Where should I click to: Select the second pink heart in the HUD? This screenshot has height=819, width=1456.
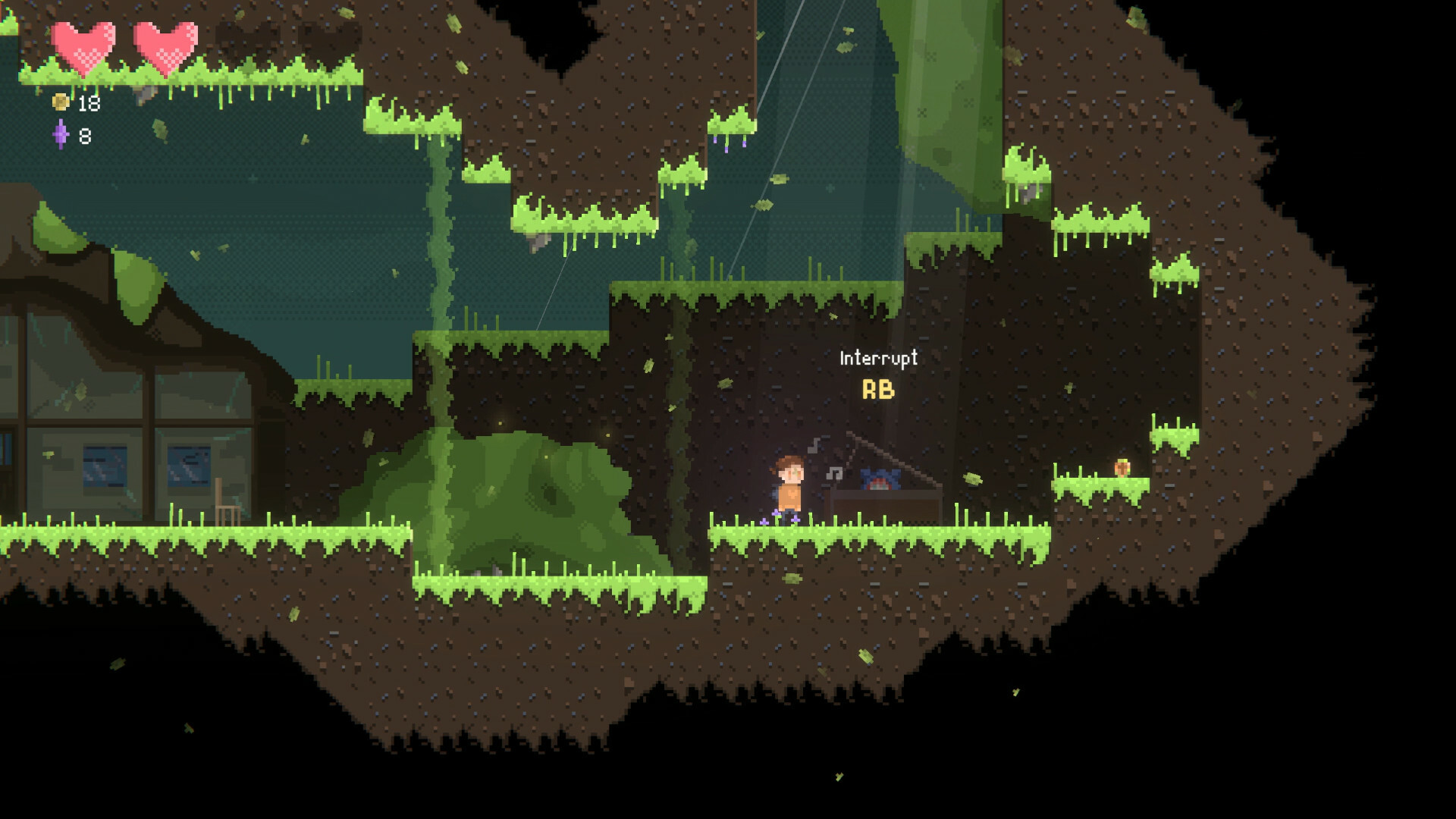[x=165, y=45]
